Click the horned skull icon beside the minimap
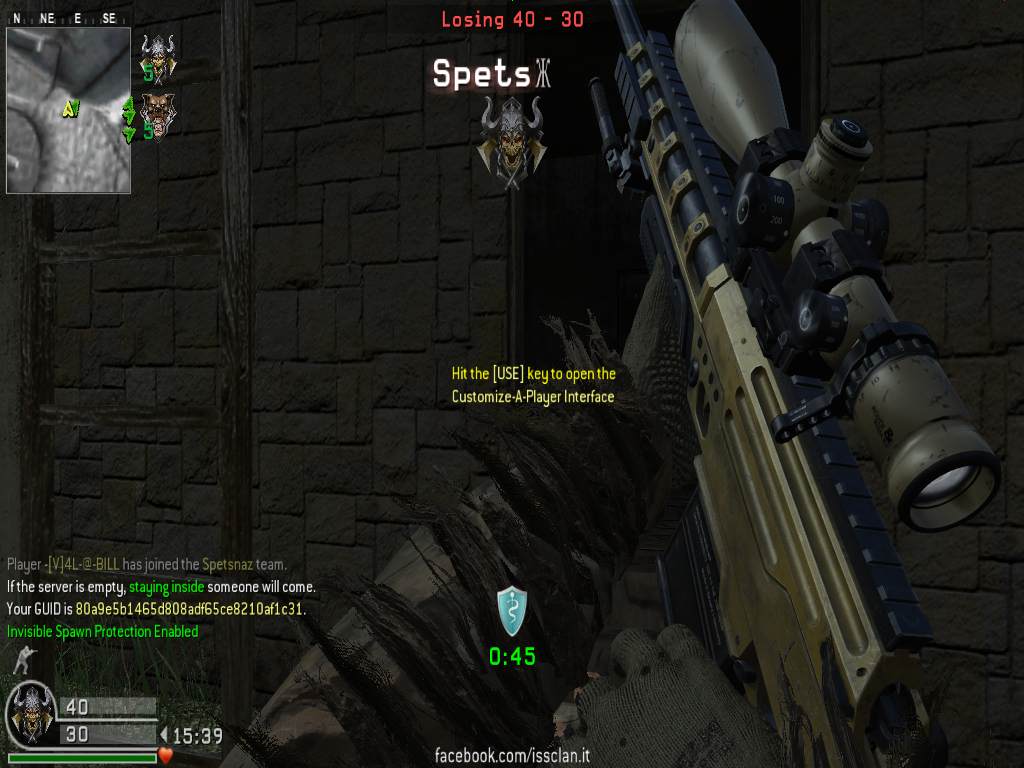The width and height of the screenshot is (1024, 768). pyautogui.click(x=157, y=53)
